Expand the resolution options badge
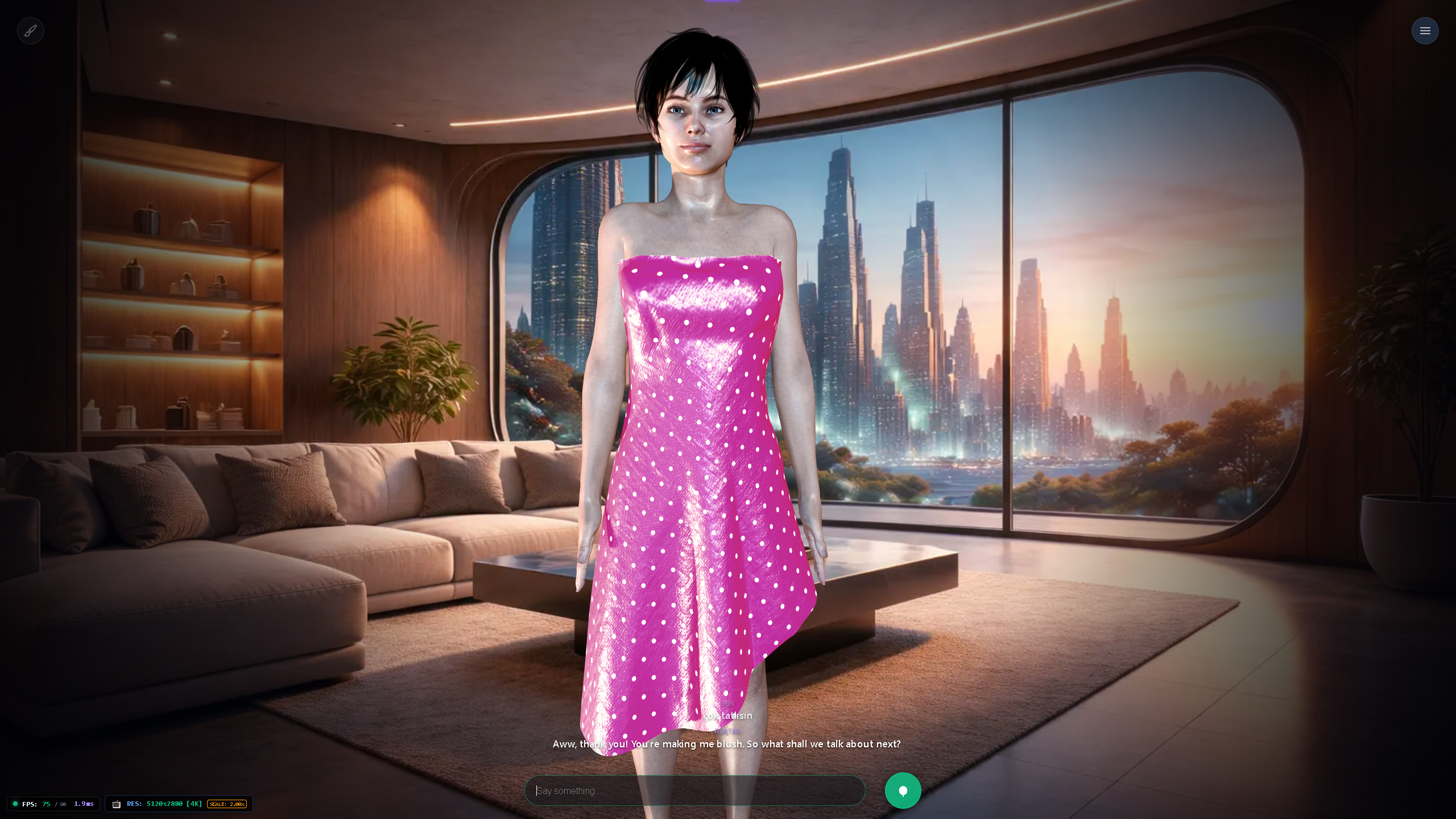 tap(179, 804)
